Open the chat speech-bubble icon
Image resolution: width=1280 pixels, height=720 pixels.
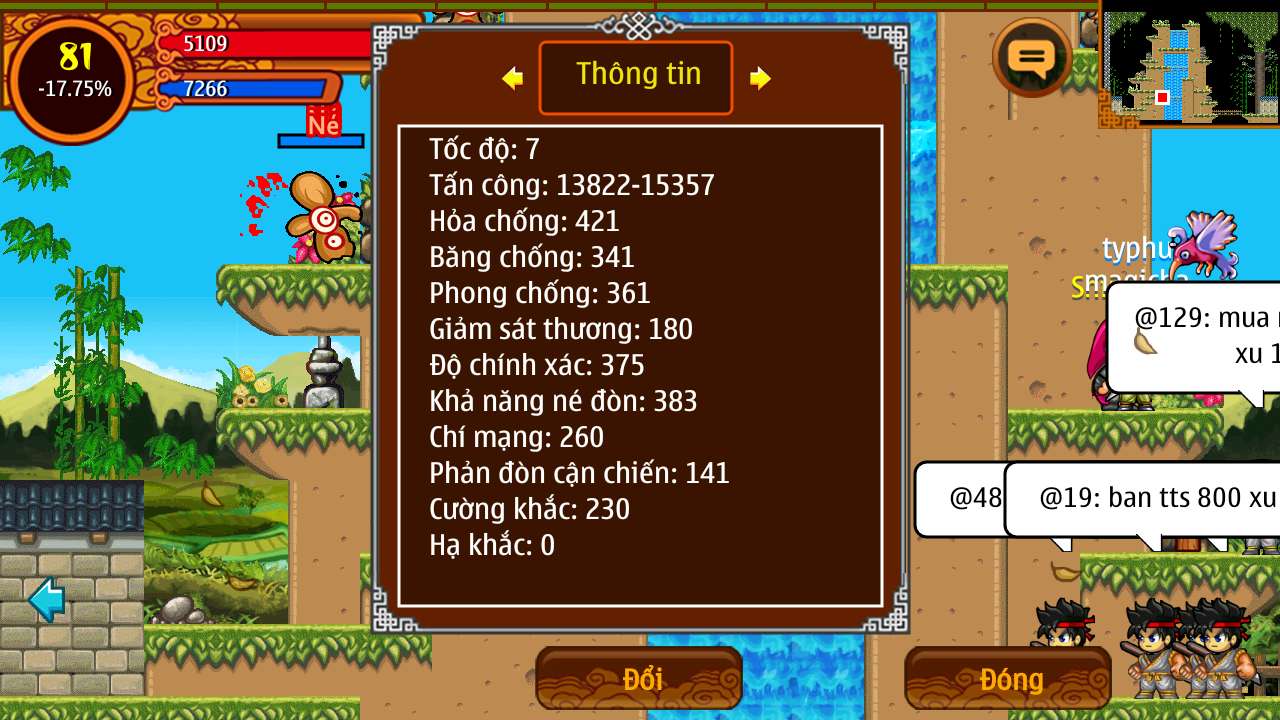tap(1032, 58)
